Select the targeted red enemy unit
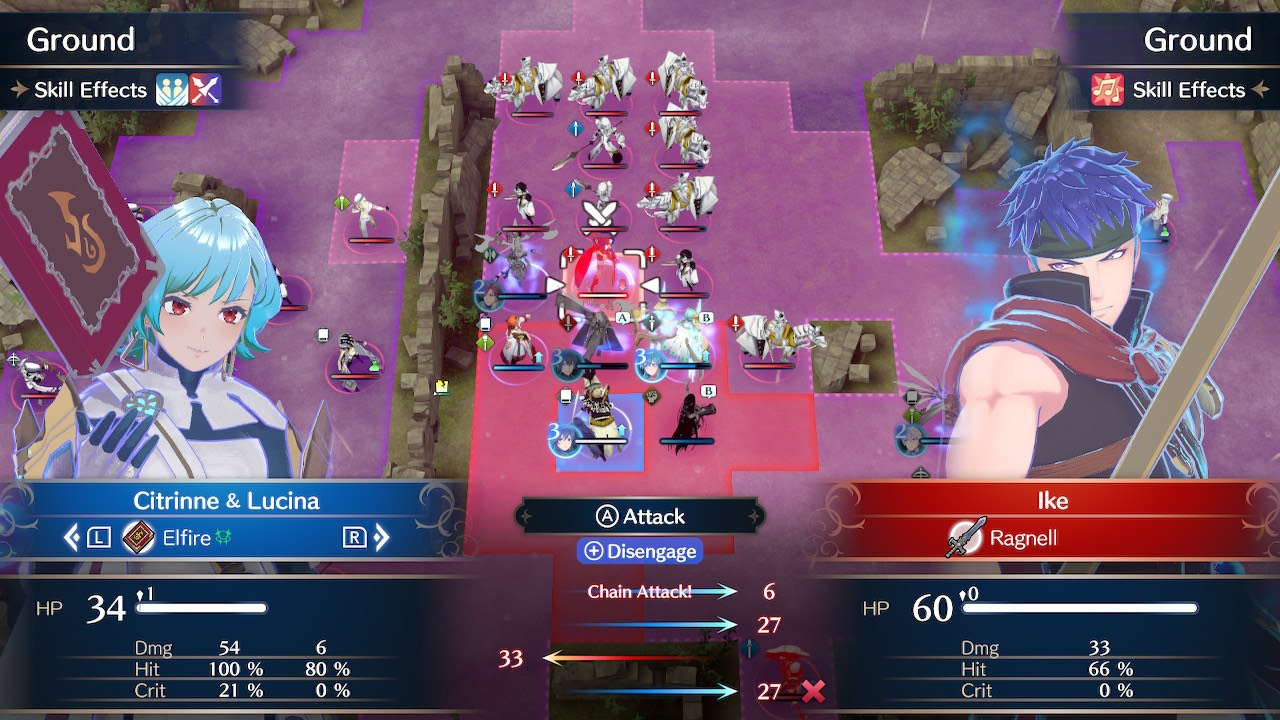The image size is (1280, 720). (603, 274)
